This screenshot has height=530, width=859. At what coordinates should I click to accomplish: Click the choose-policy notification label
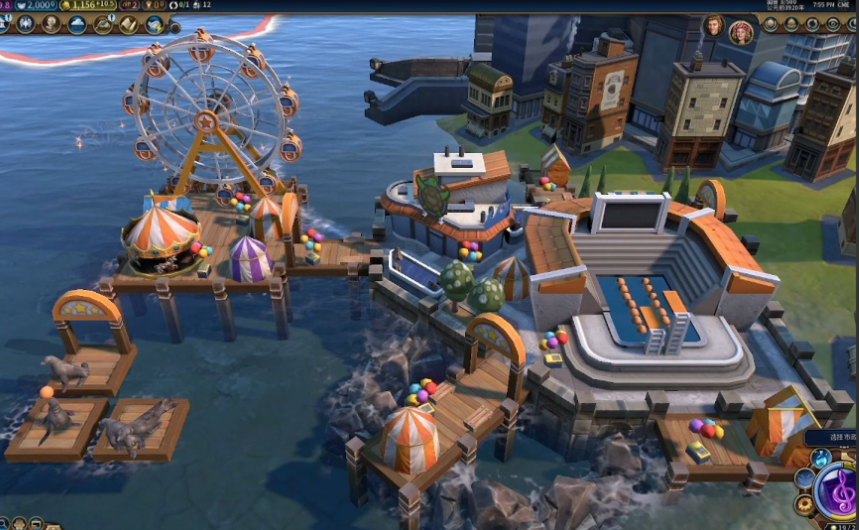[830, 437]
